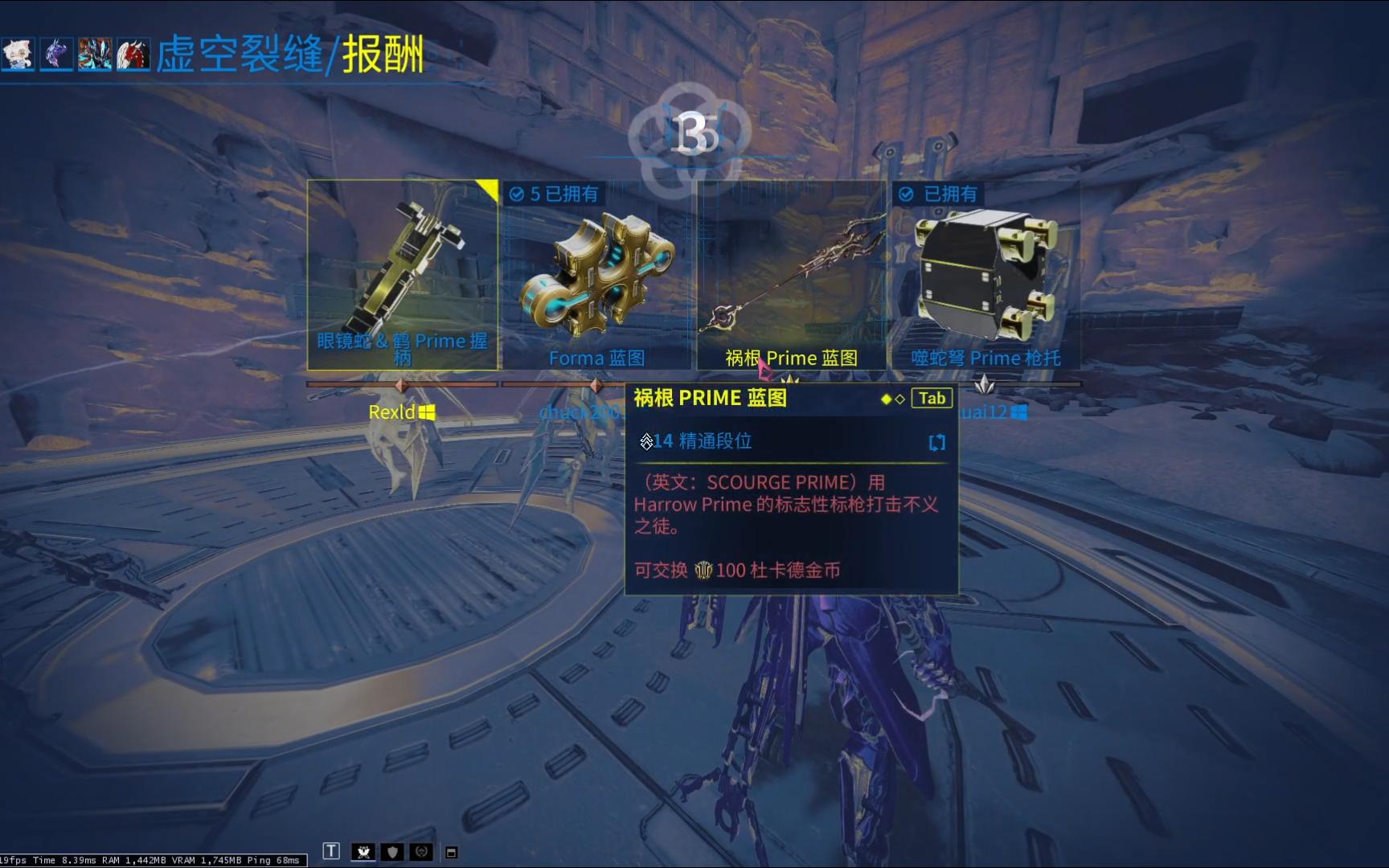
Task: Select player name Rexld
Action: pyautogui.click(x=391, y=411)
